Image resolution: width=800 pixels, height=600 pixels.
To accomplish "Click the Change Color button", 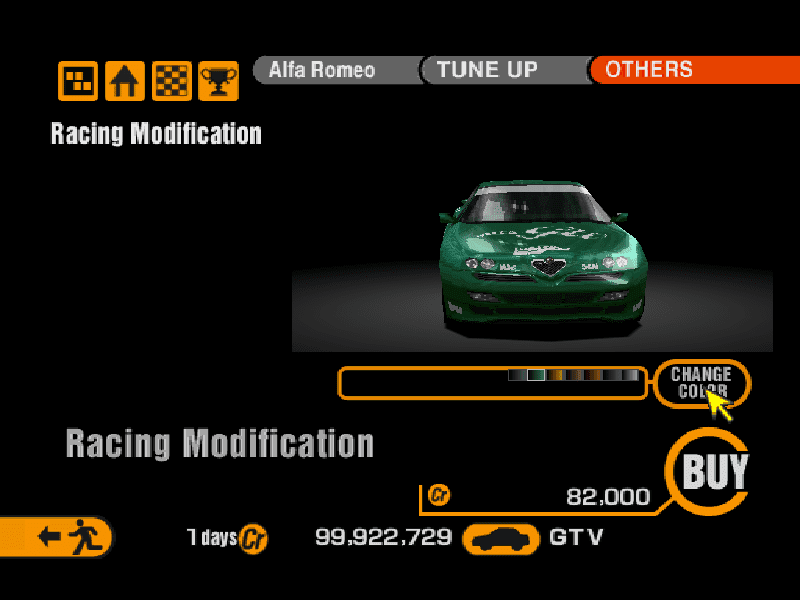I will (701, 382).
